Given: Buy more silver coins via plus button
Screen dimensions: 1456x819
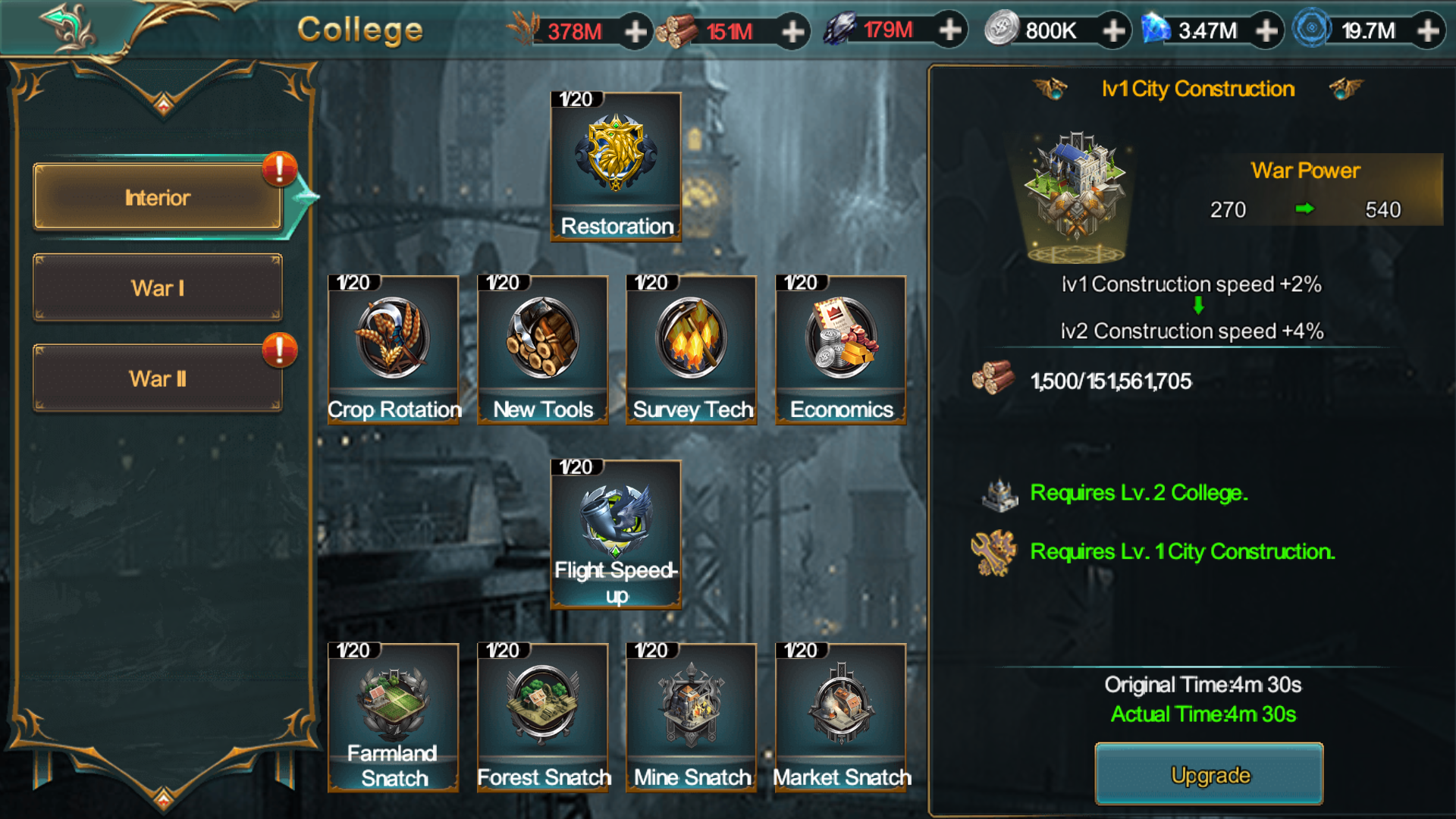Looking at the screenshot, I should 1113,31.
